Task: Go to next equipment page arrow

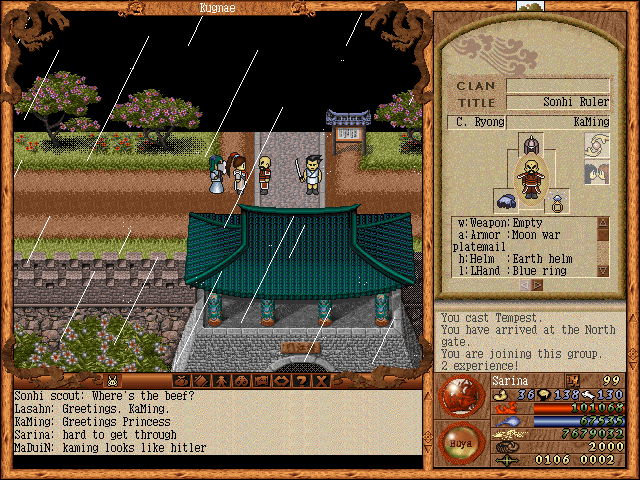Action: 538,285
